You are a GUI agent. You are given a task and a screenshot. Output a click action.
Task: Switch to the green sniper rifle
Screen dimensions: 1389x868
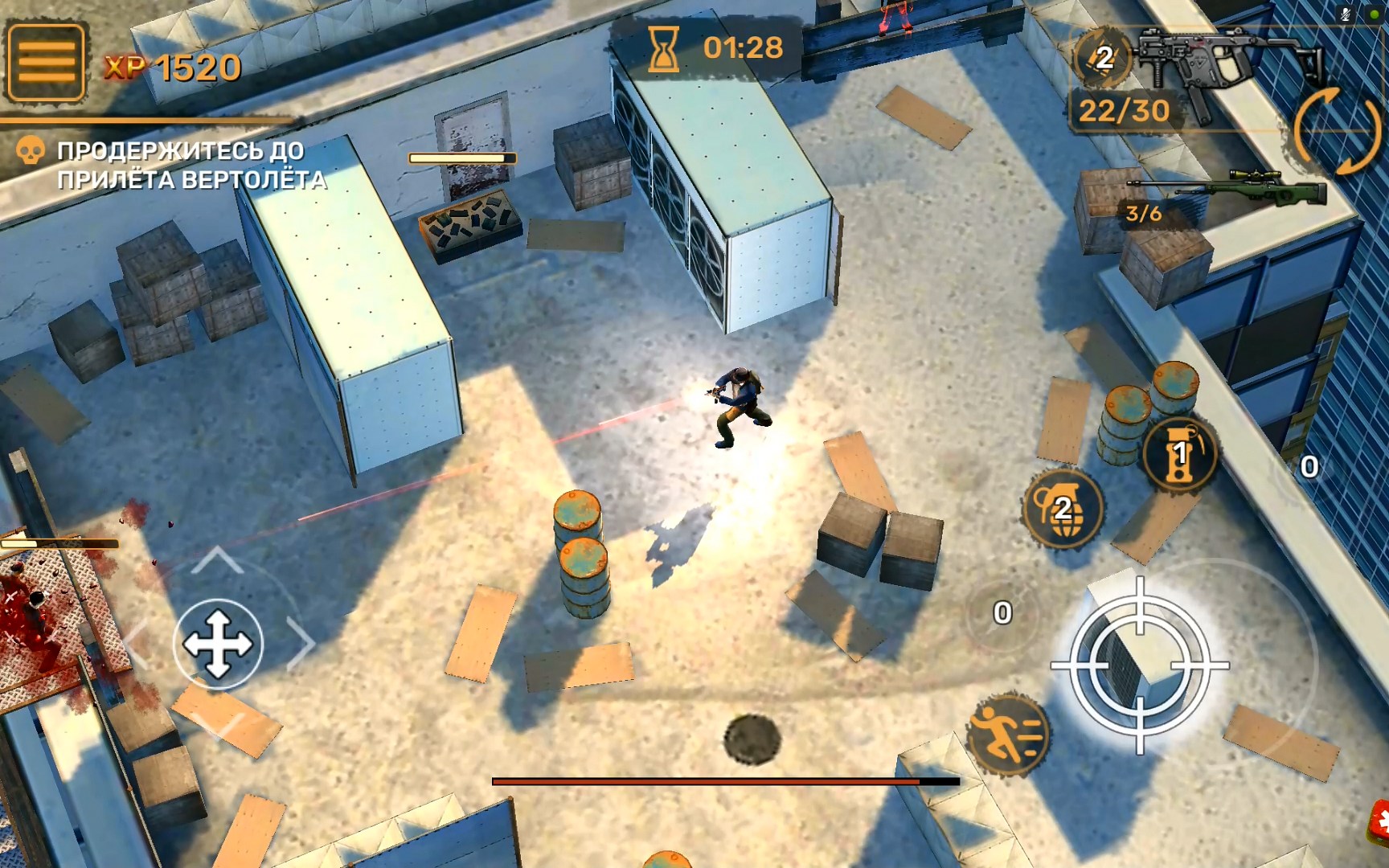click(x=1230, y=190)
